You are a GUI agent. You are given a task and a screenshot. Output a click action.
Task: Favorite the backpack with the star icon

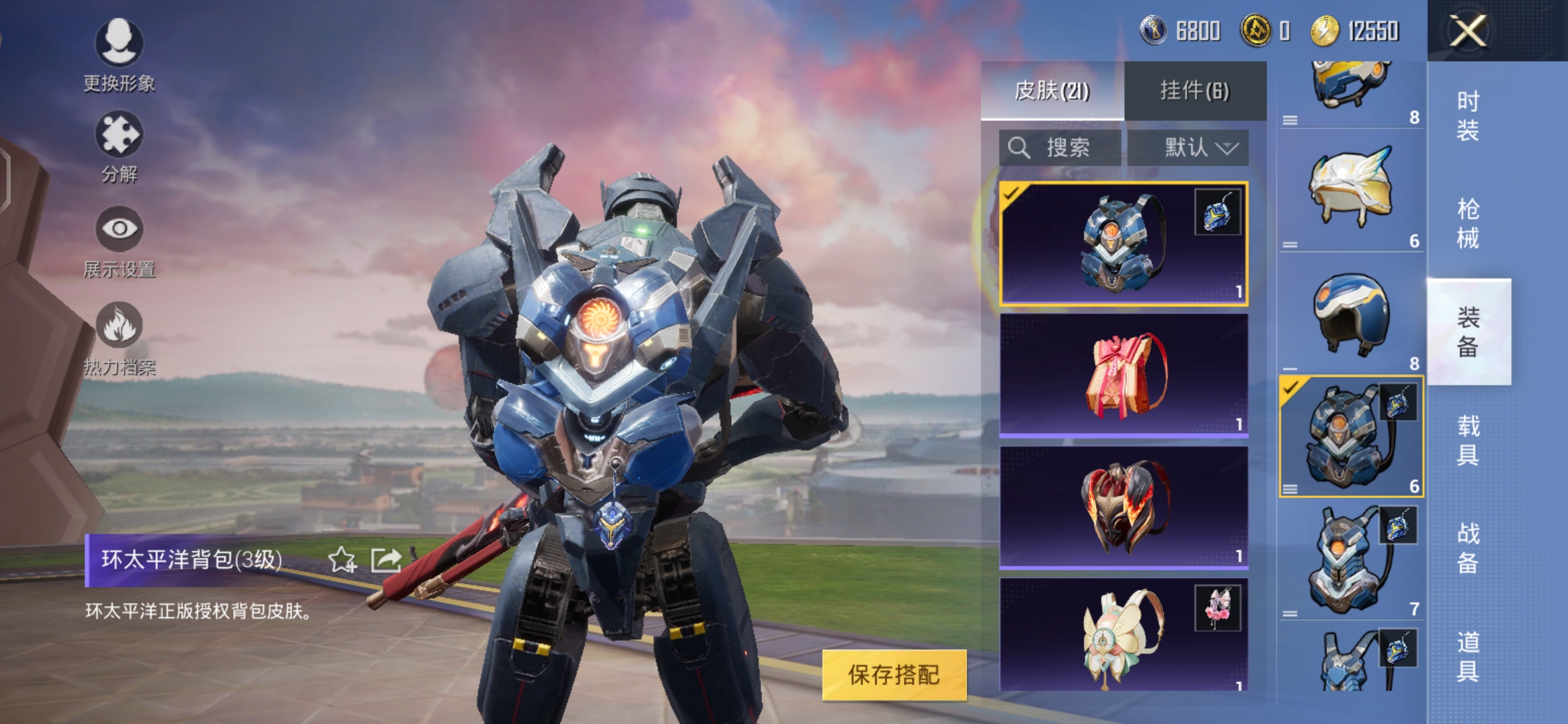click(x=342, y=560)
